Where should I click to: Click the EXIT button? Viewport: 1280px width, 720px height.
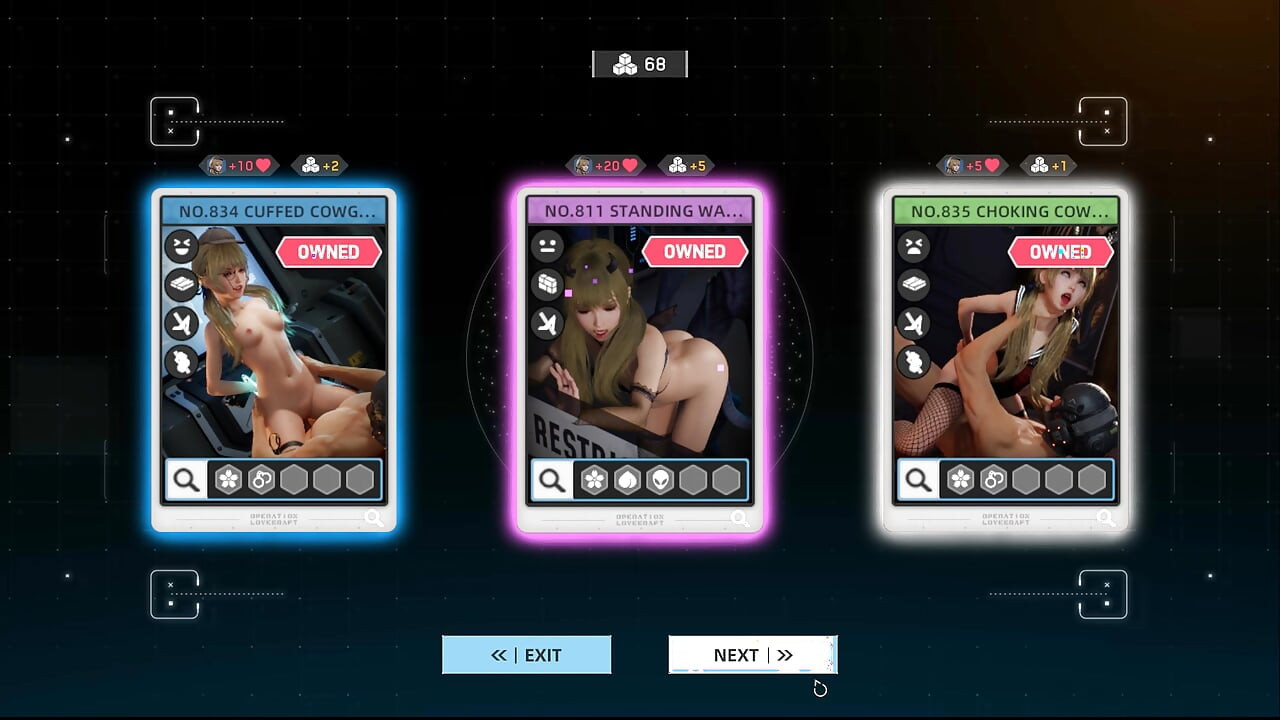526,655
